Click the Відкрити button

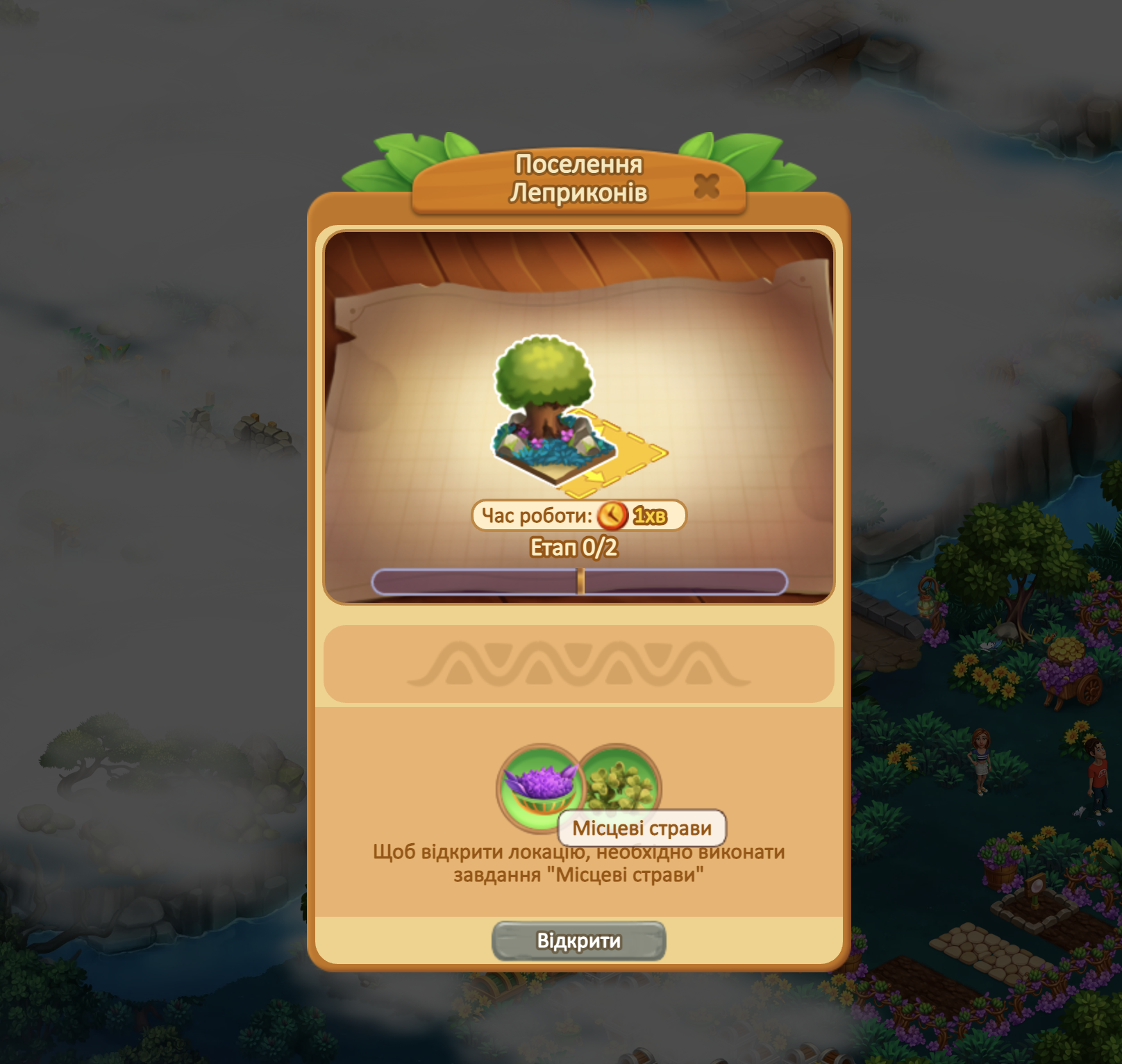pyautogui.click(x=578, y=941)
